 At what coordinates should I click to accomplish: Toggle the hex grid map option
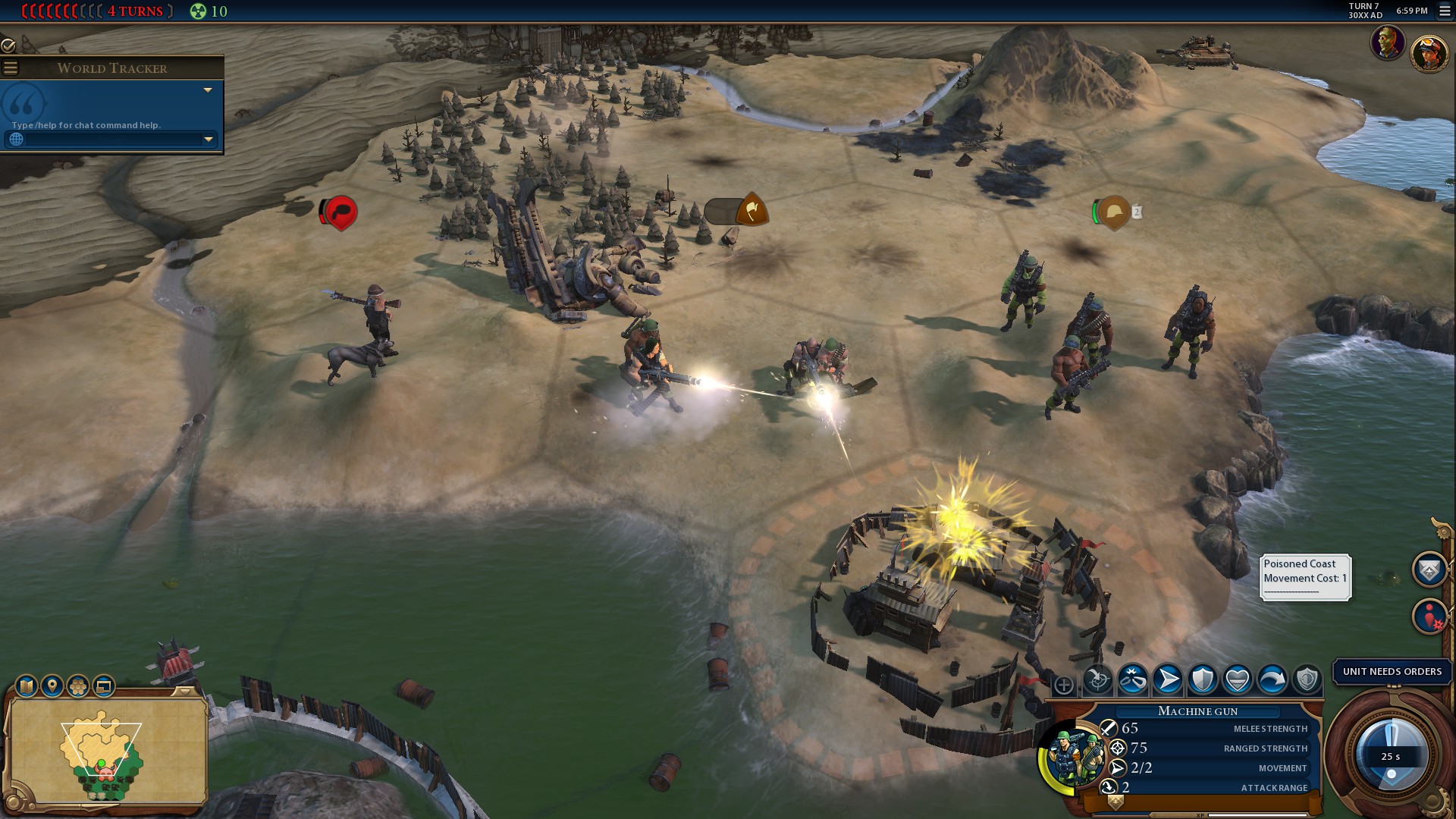pos(78,686)
